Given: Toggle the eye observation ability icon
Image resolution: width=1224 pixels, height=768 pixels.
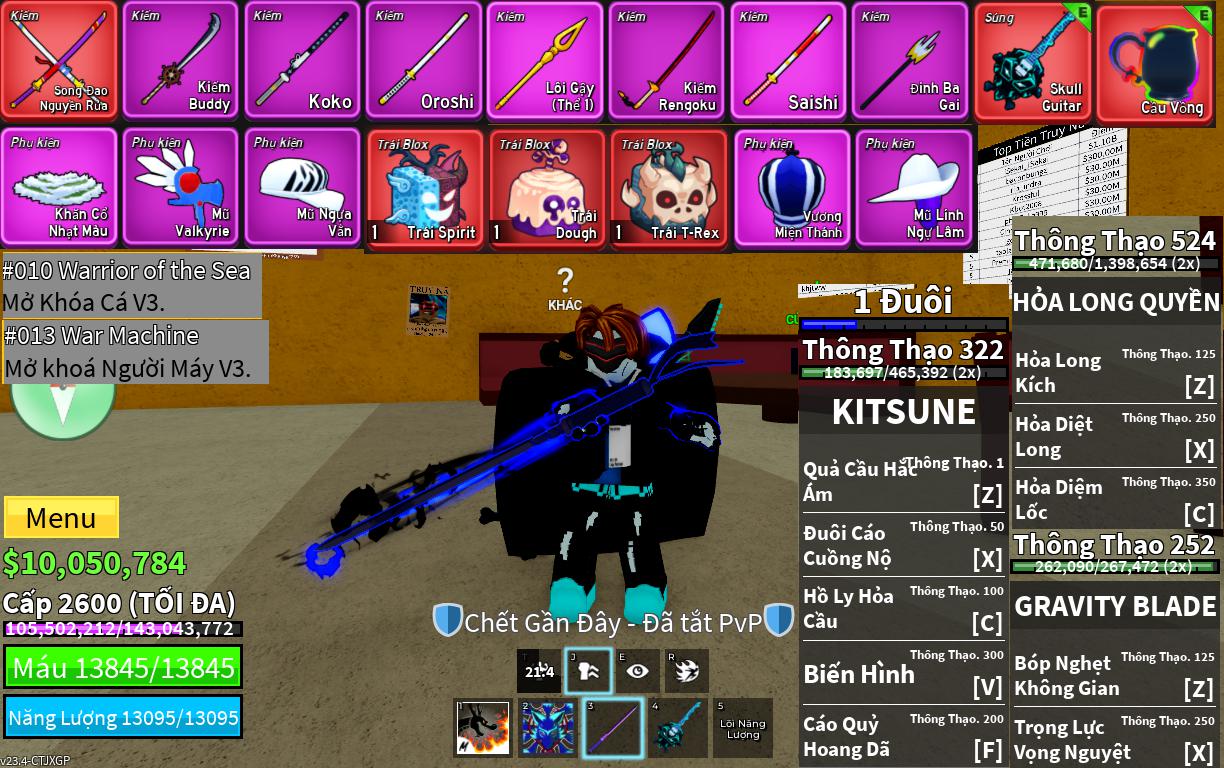Looking at the screenshot, I should 637,671.
